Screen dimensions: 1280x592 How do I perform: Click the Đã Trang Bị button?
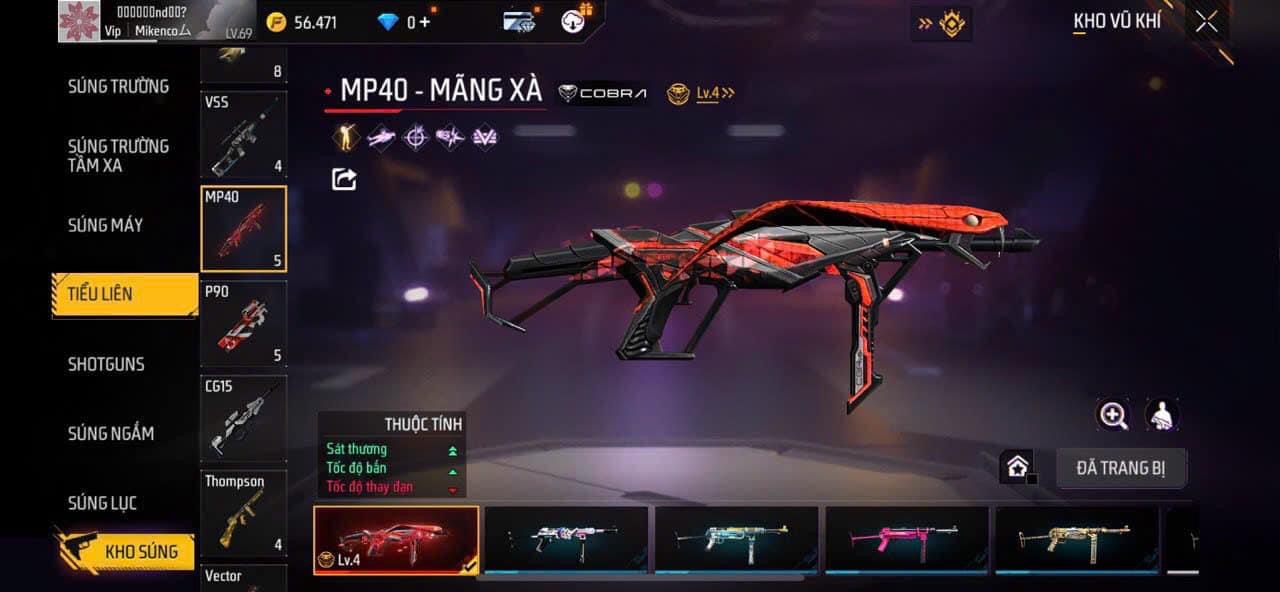point(1121,468)
